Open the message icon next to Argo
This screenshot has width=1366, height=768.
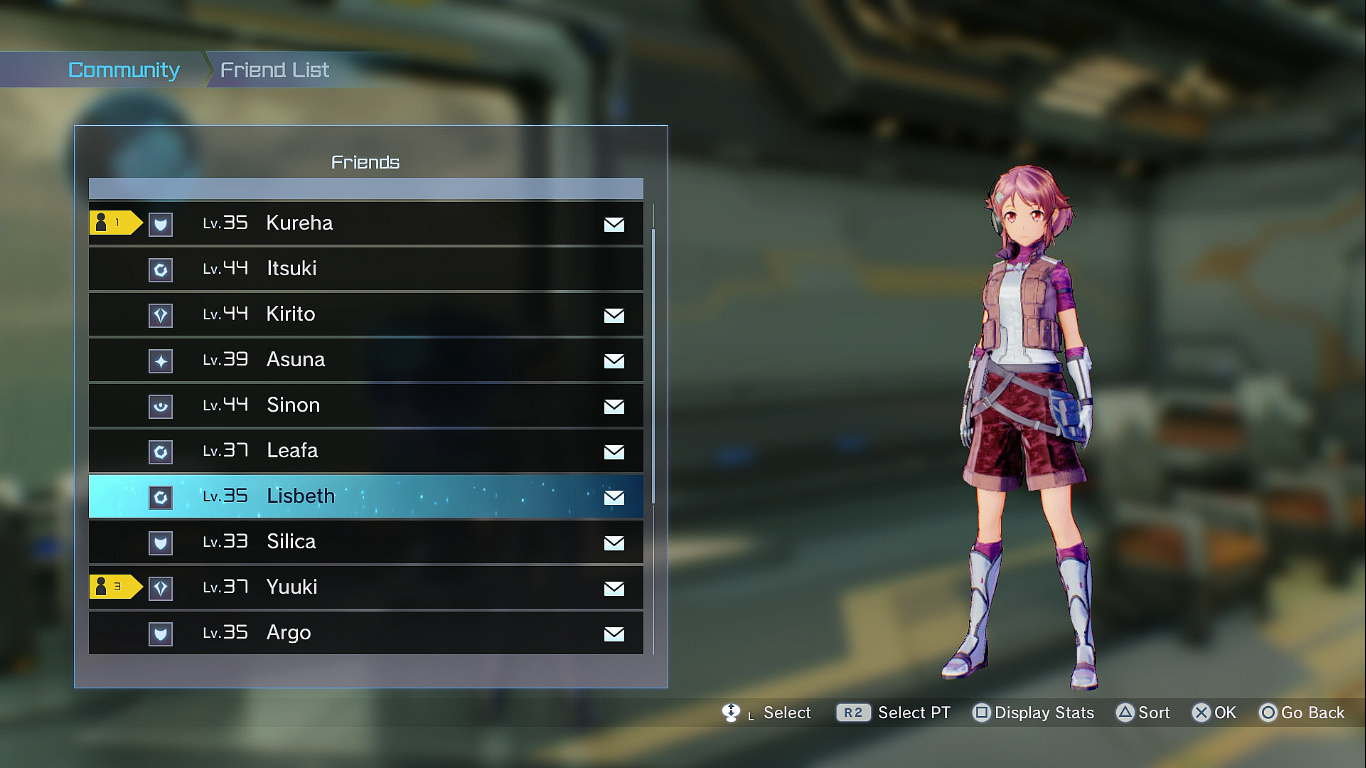pos(614,634)
